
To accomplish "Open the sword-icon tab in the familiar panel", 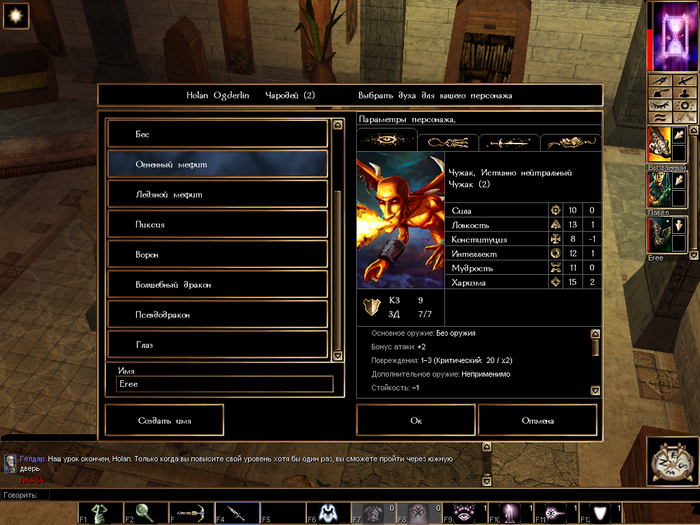I will click(x=510, y=142).
